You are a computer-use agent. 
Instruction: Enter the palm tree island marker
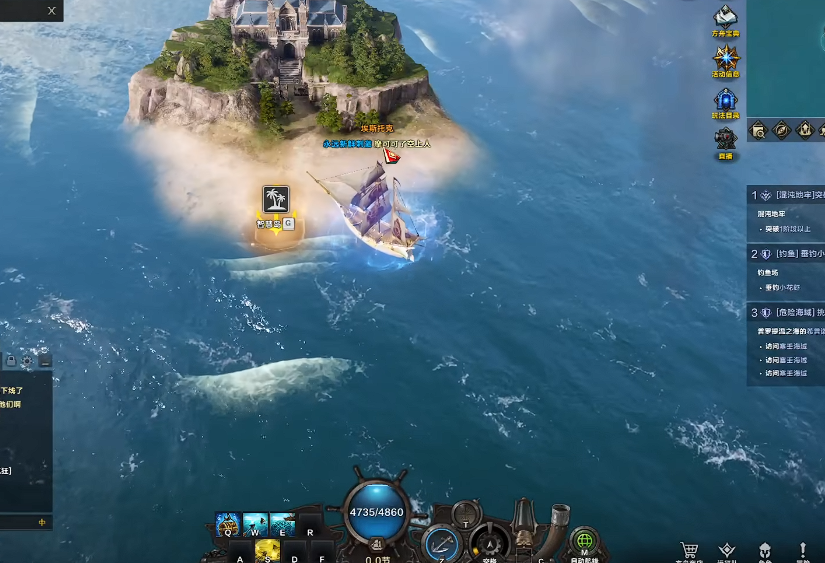click(275, 199)
